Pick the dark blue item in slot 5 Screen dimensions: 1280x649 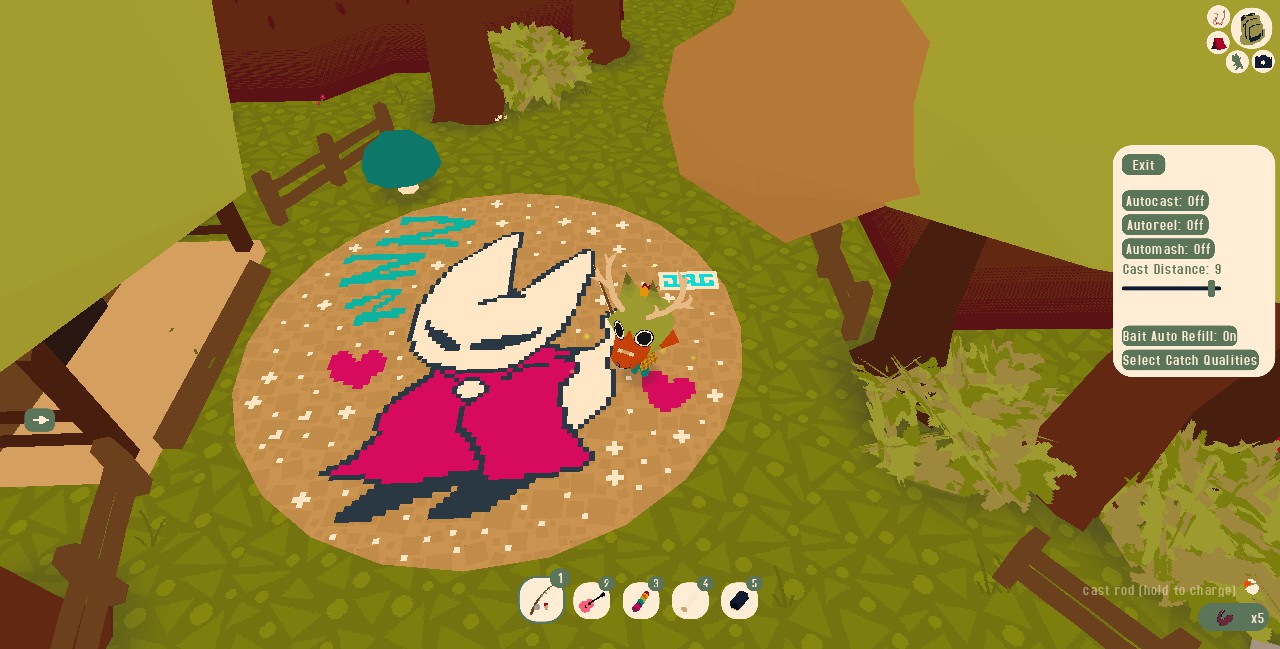click(739, 601)
